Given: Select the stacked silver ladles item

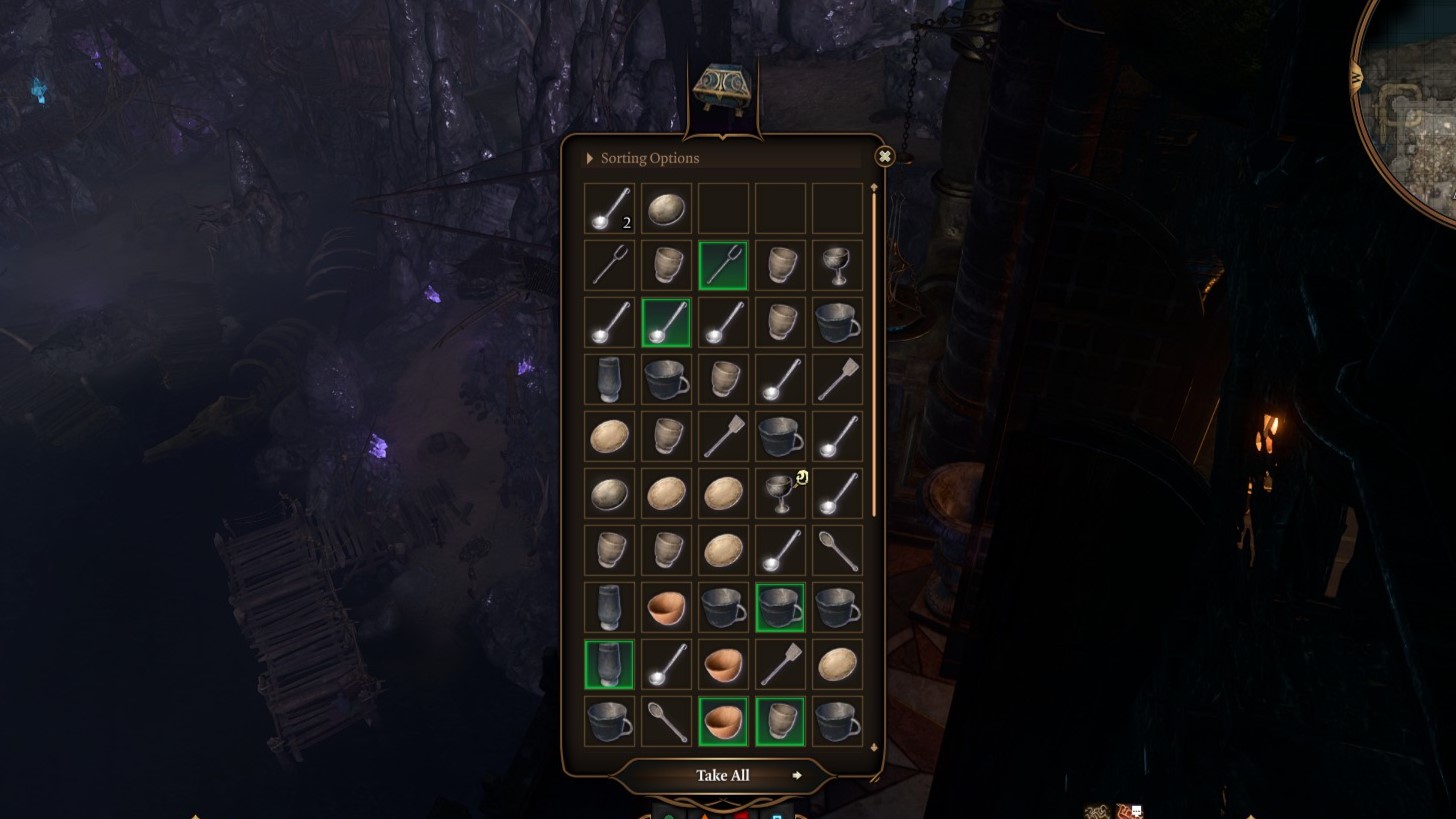Looking at the screenshot, I should pyautogui.click(x=609, y=207).
